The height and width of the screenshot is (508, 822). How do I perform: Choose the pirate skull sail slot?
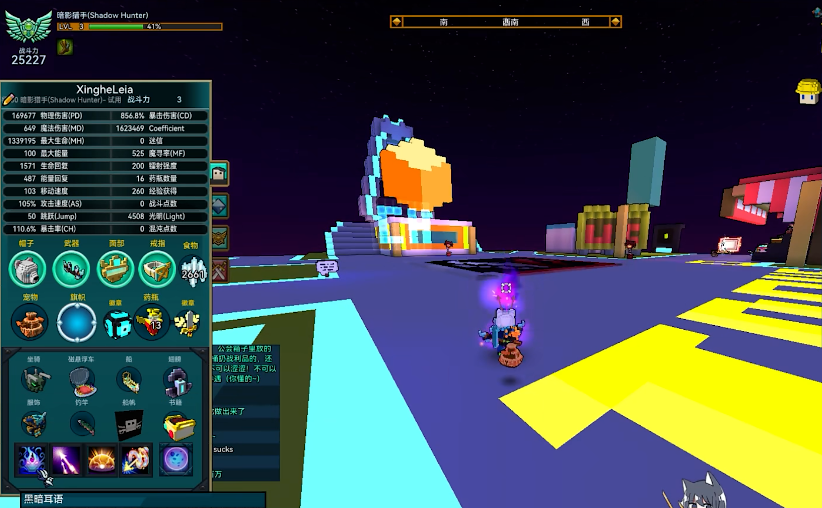(x=129, y=424)
